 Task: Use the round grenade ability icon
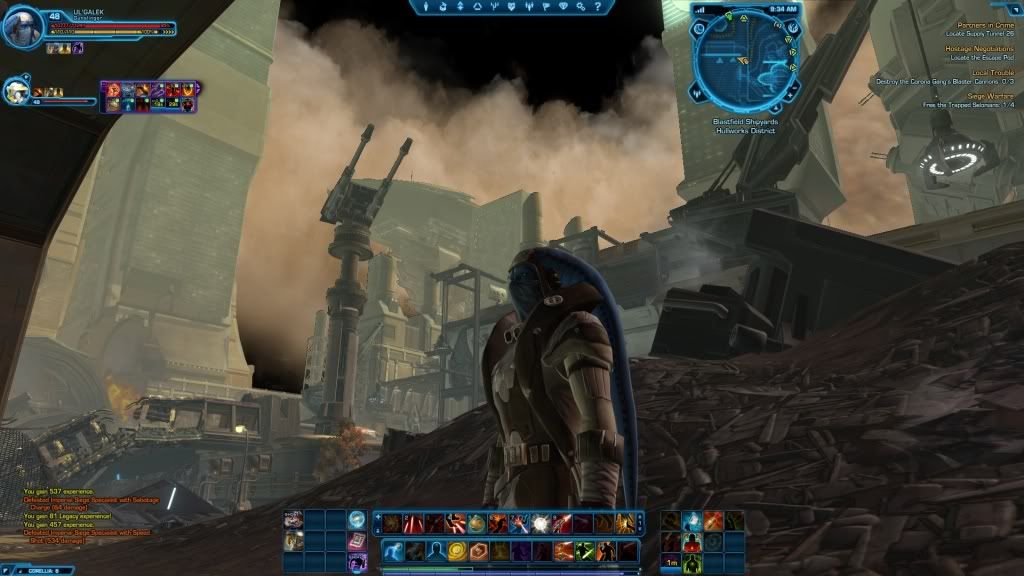pos(476,522)
